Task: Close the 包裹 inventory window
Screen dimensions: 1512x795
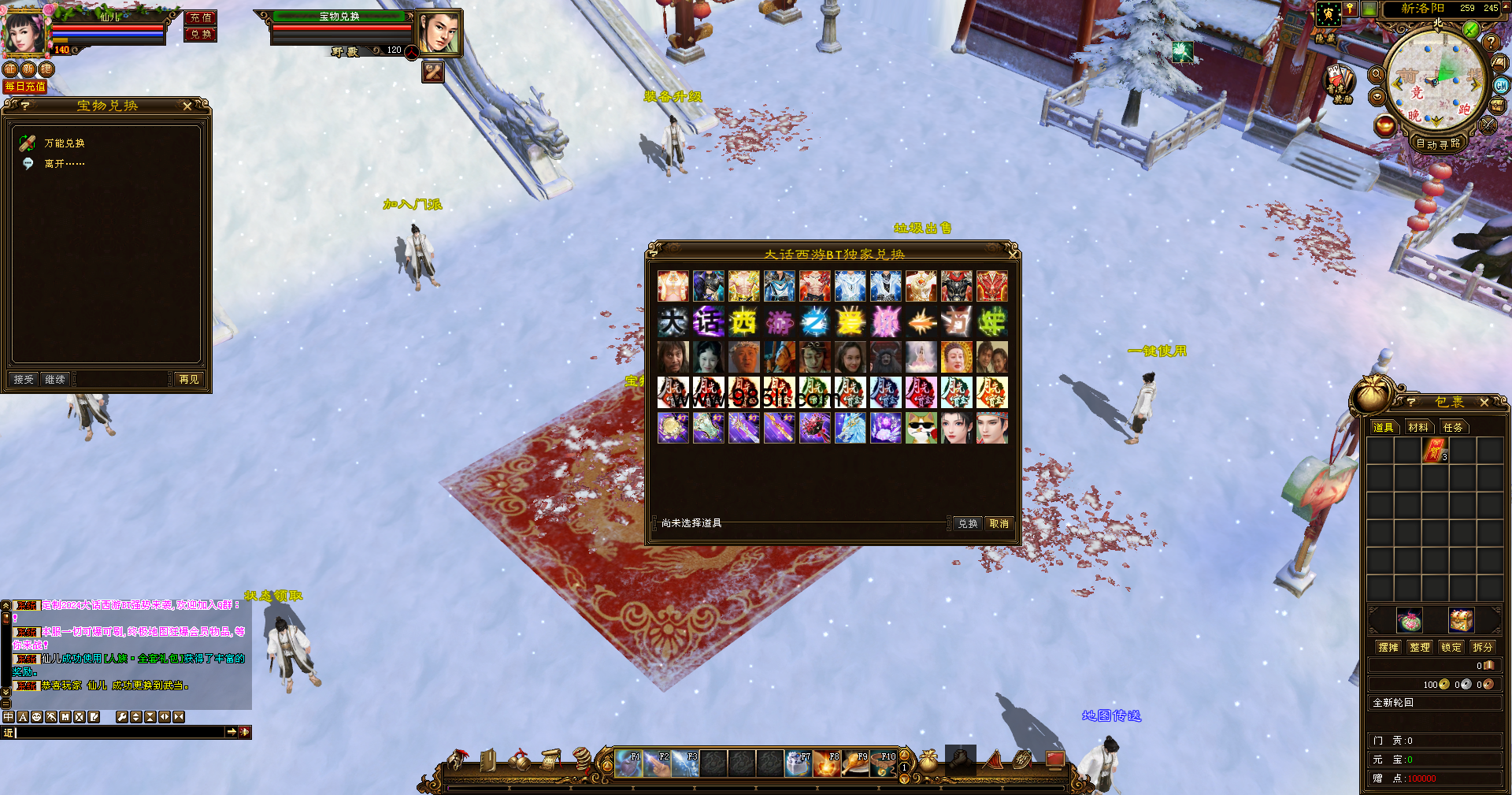Action: 1484,403
